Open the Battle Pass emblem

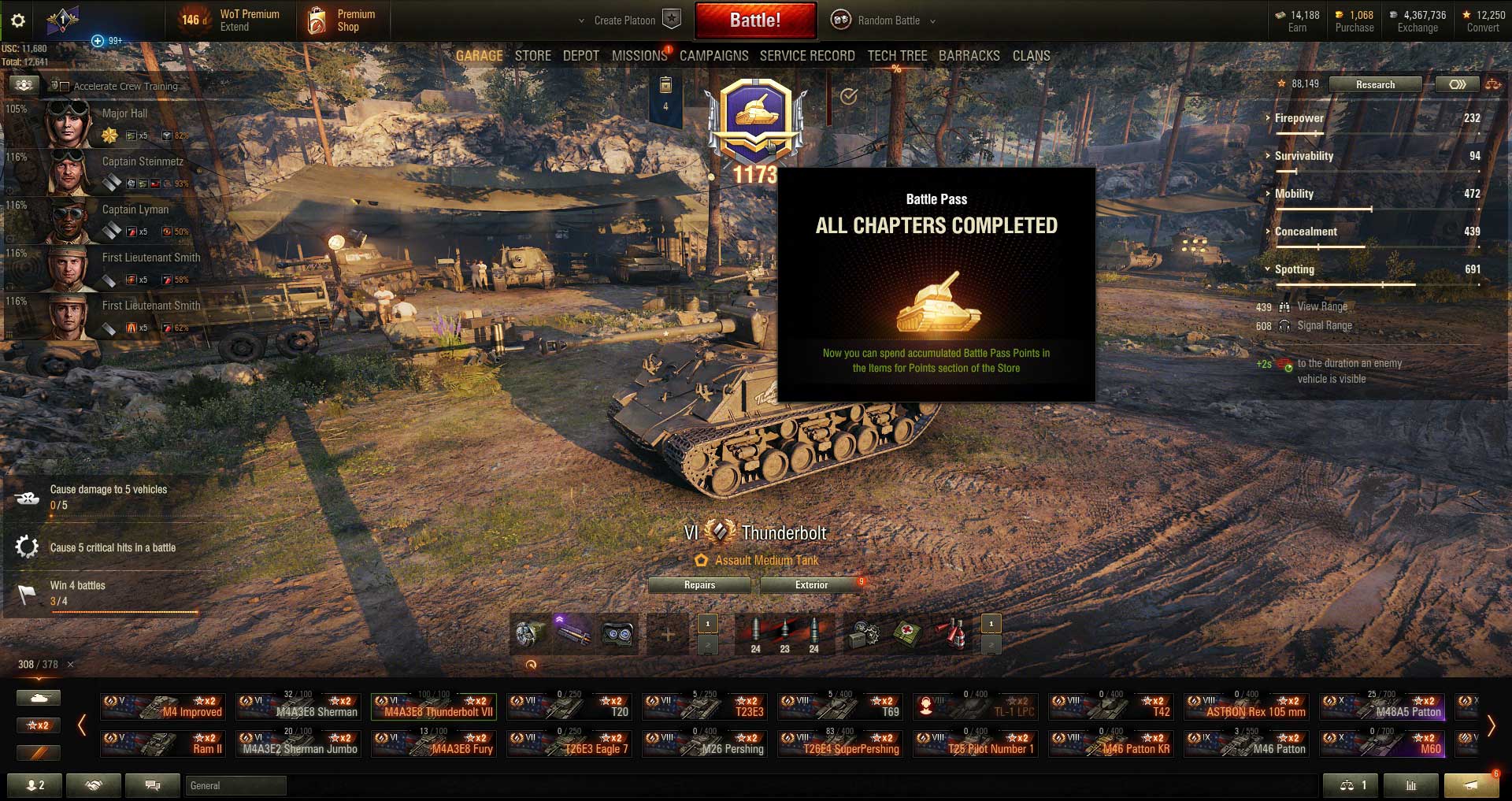(756, 118)
